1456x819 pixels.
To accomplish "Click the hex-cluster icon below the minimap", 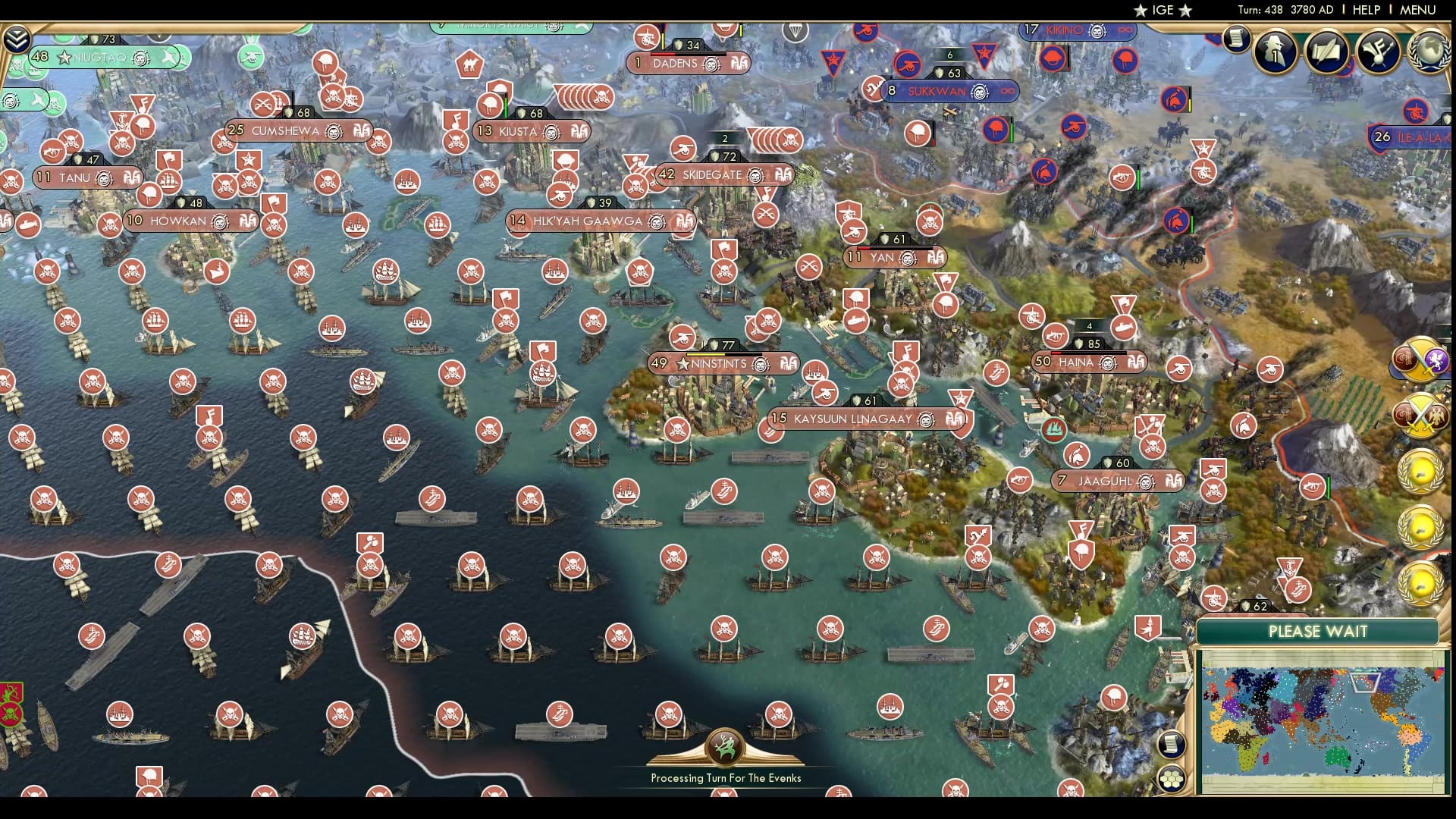I will pyautogui.click(x=1172, y=780).
